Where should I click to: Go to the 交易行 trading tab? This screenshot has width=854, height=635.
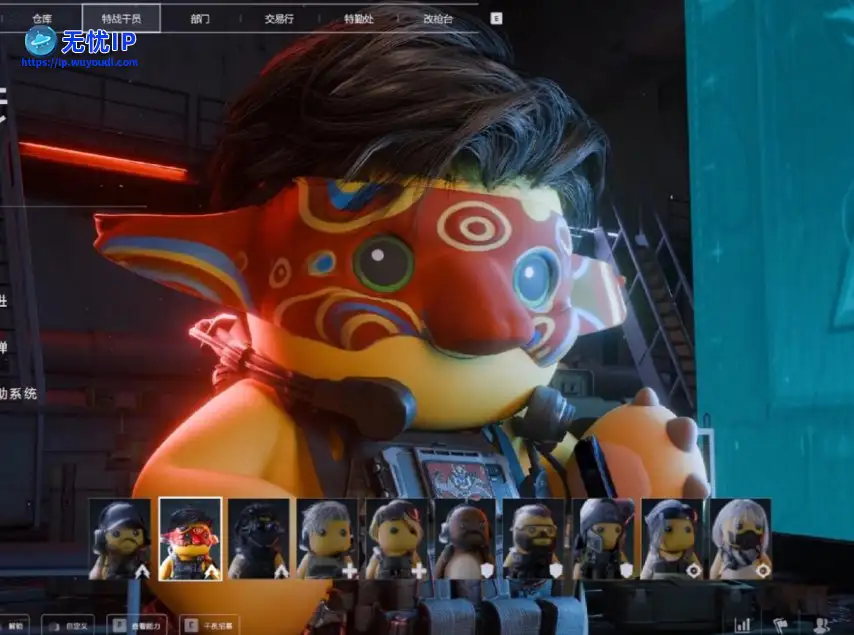pyautogui.click(x=278, y=18)
